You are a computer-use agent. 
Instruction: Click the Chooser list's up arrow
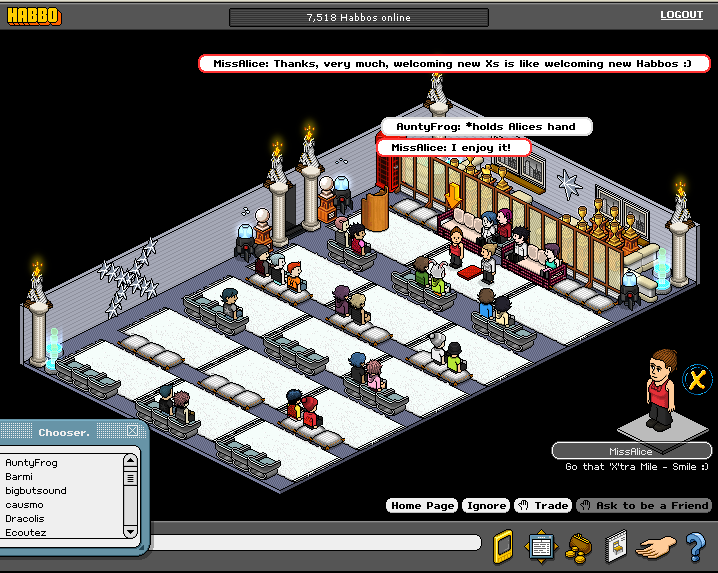pyautogui.click(x=130, y=461)
